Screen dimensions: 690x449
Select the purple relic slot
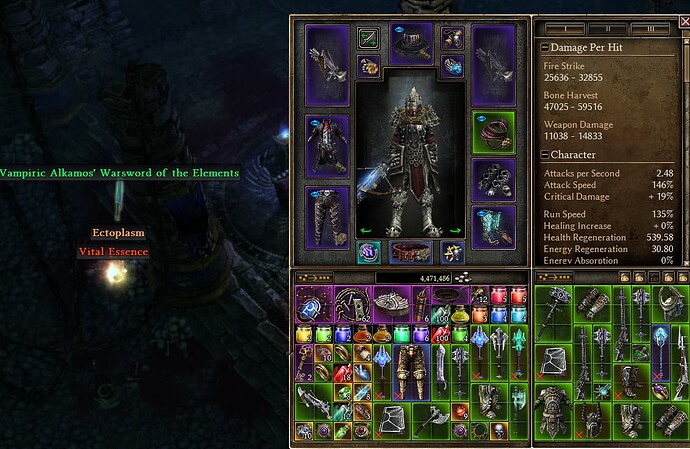[x=368, y=251]
